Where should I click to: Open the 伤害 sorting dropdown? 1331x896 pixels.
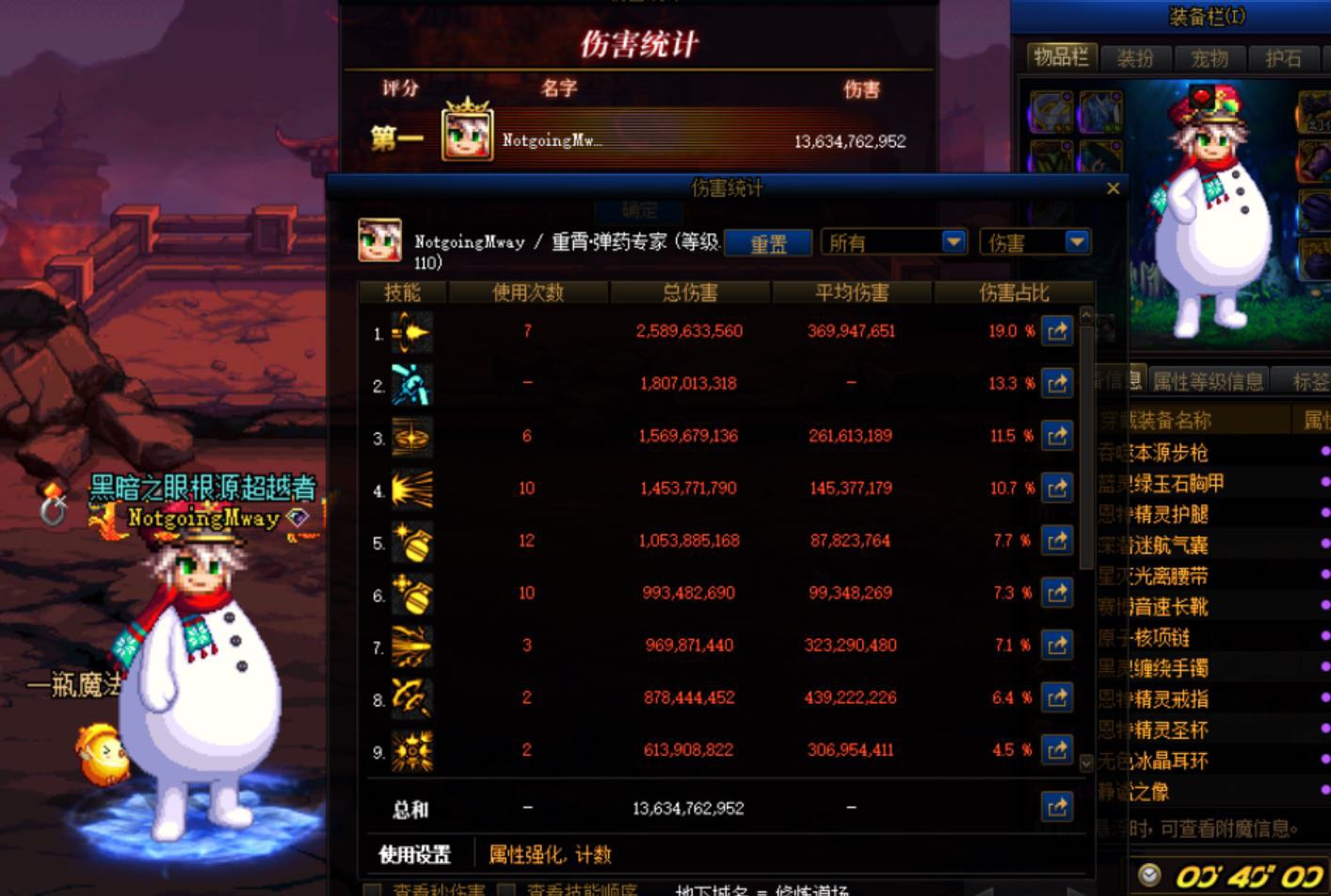coord(1076,242)
